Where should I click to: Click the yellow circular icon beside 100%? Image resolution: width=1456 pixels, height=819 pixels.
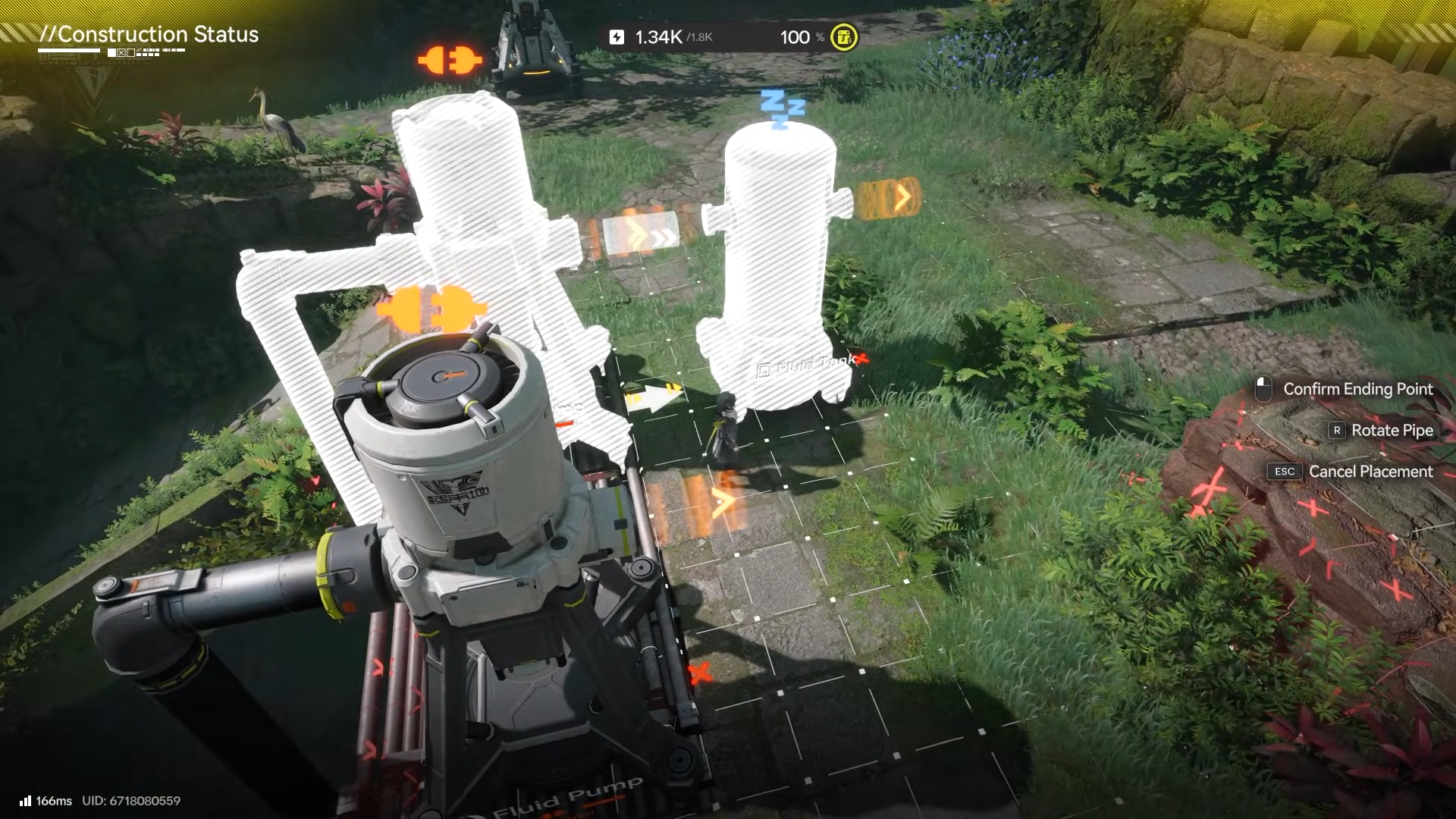coord(844,37)
